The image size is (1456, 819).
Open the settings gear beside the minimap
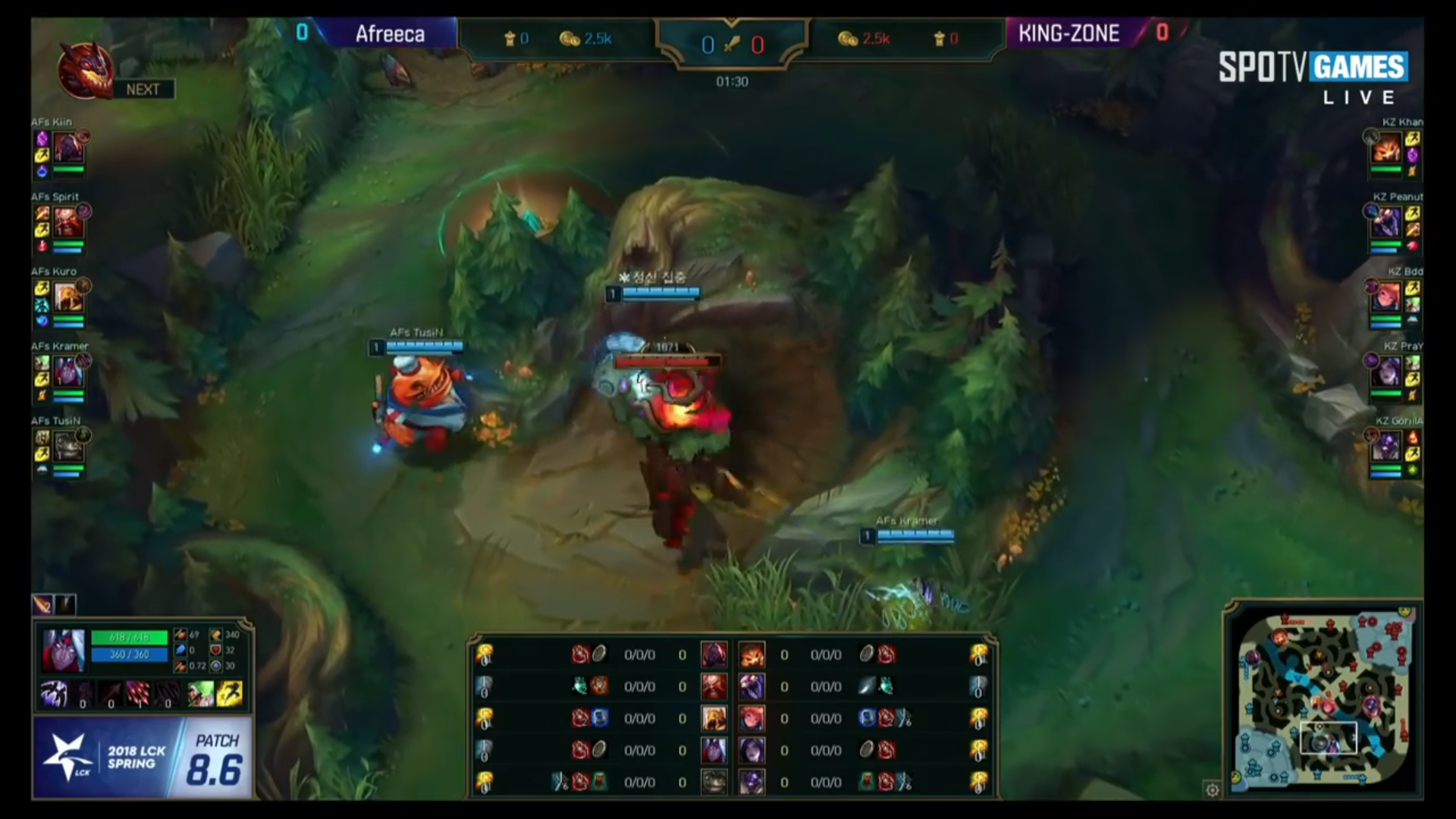click(1212, 789)
